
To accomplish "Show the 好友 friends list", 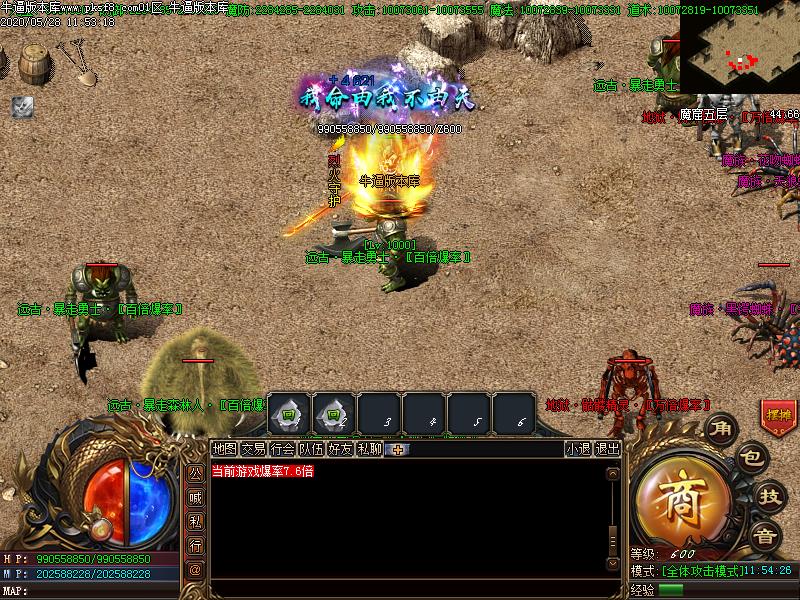I will pyautogui.click(x=341, y=449).
